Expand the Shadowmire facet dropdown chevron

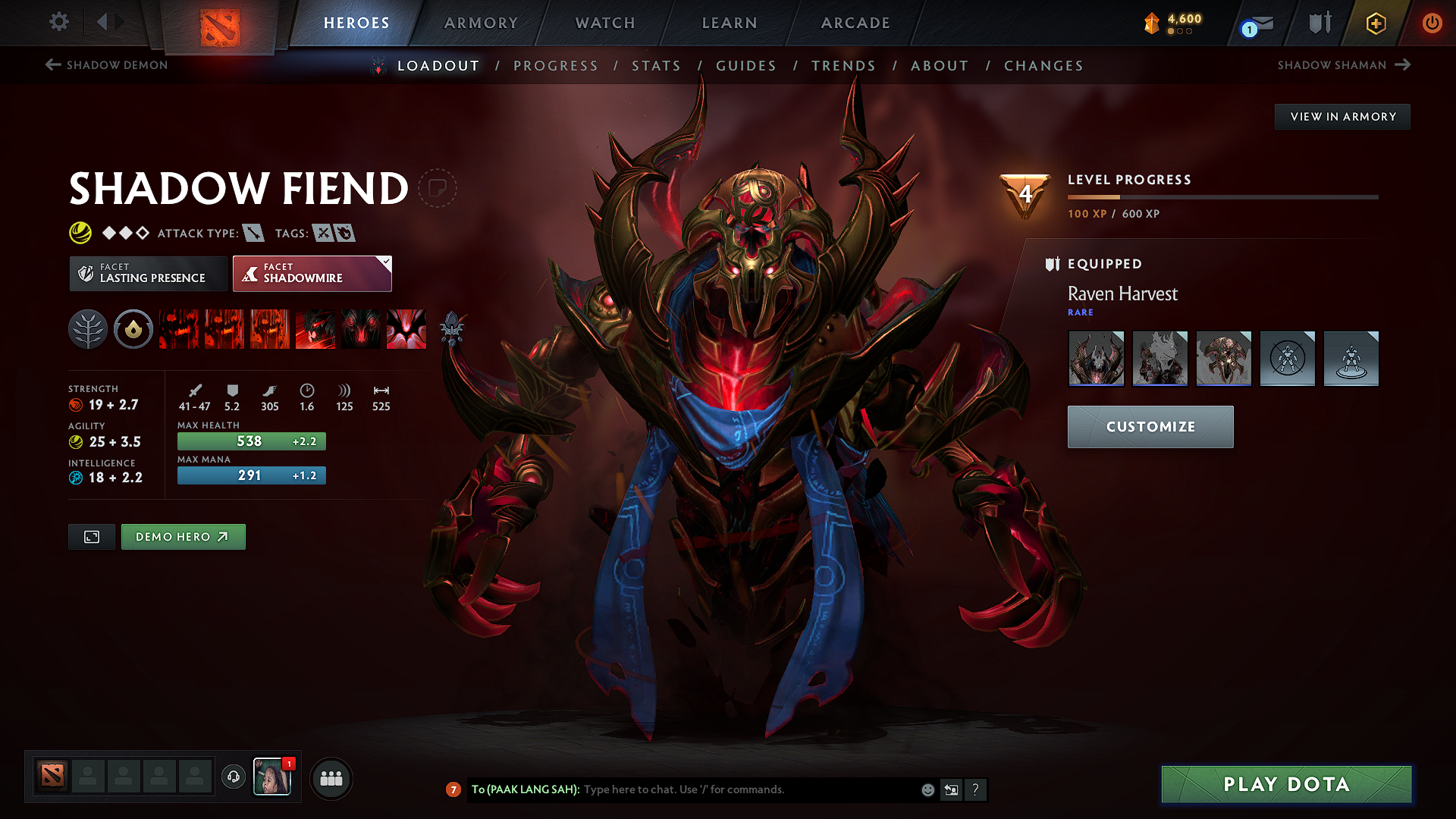(x=385, y=262)
